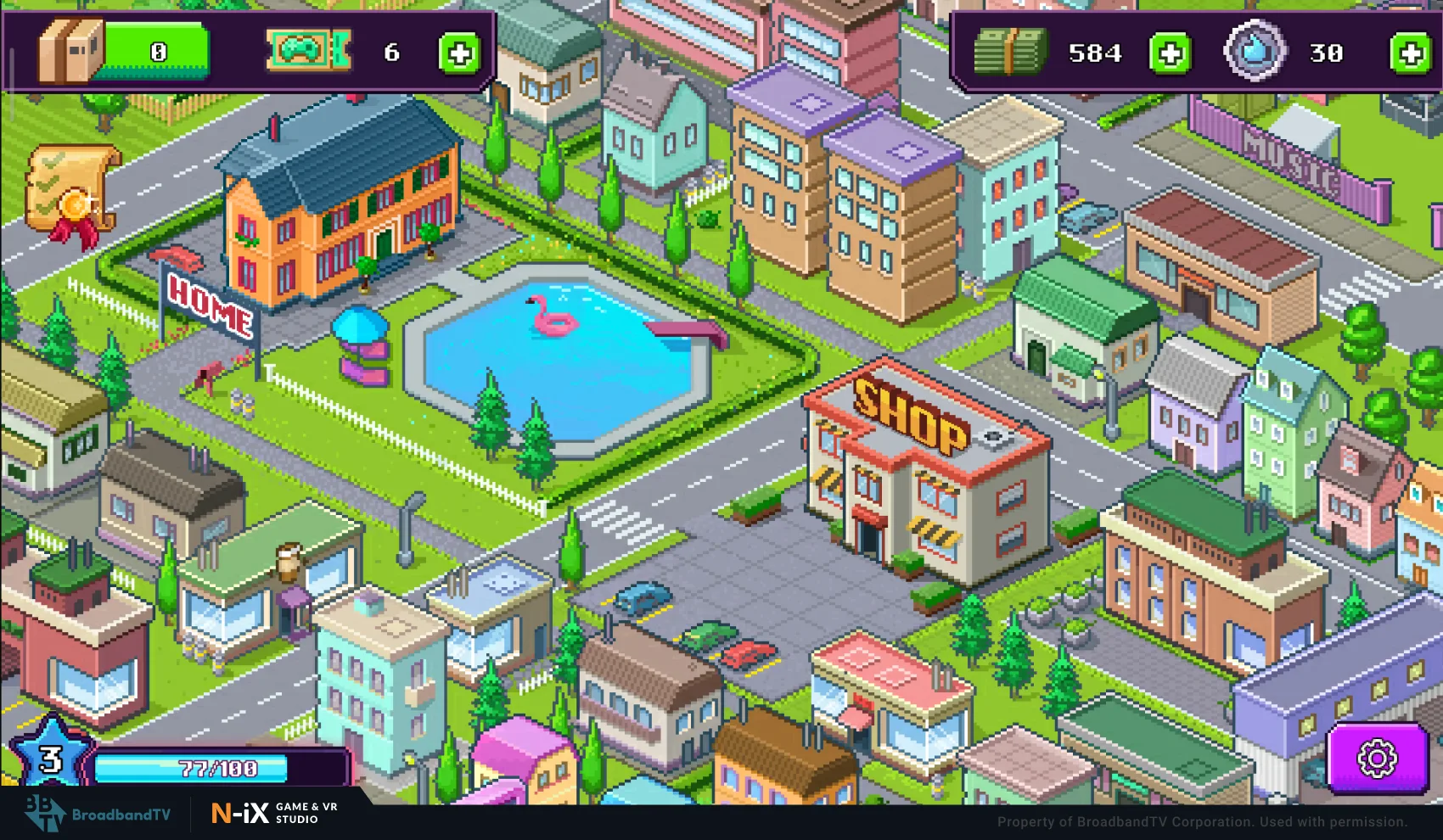Enter the SHOP building
The height and width of the screenshot is (840, 1443).
(x=921, y=475)
